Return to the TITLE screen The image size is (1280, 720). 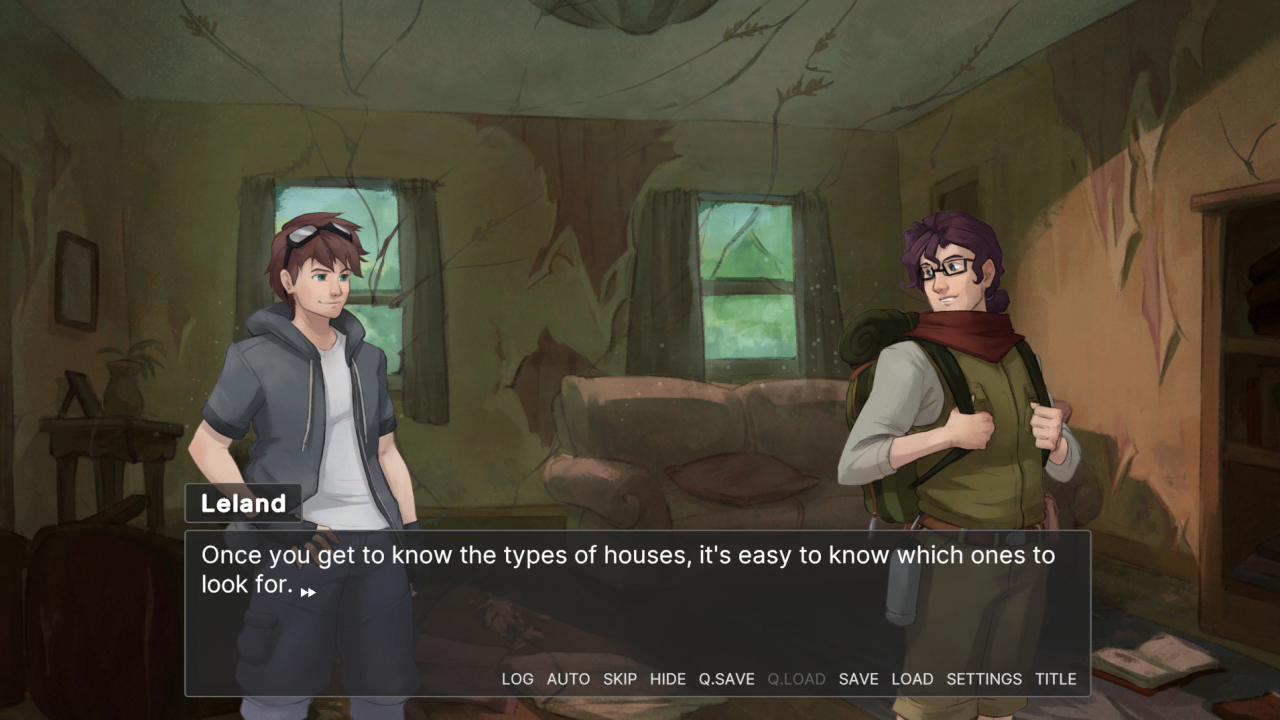pyautogui.click(x=1056, y=679)
